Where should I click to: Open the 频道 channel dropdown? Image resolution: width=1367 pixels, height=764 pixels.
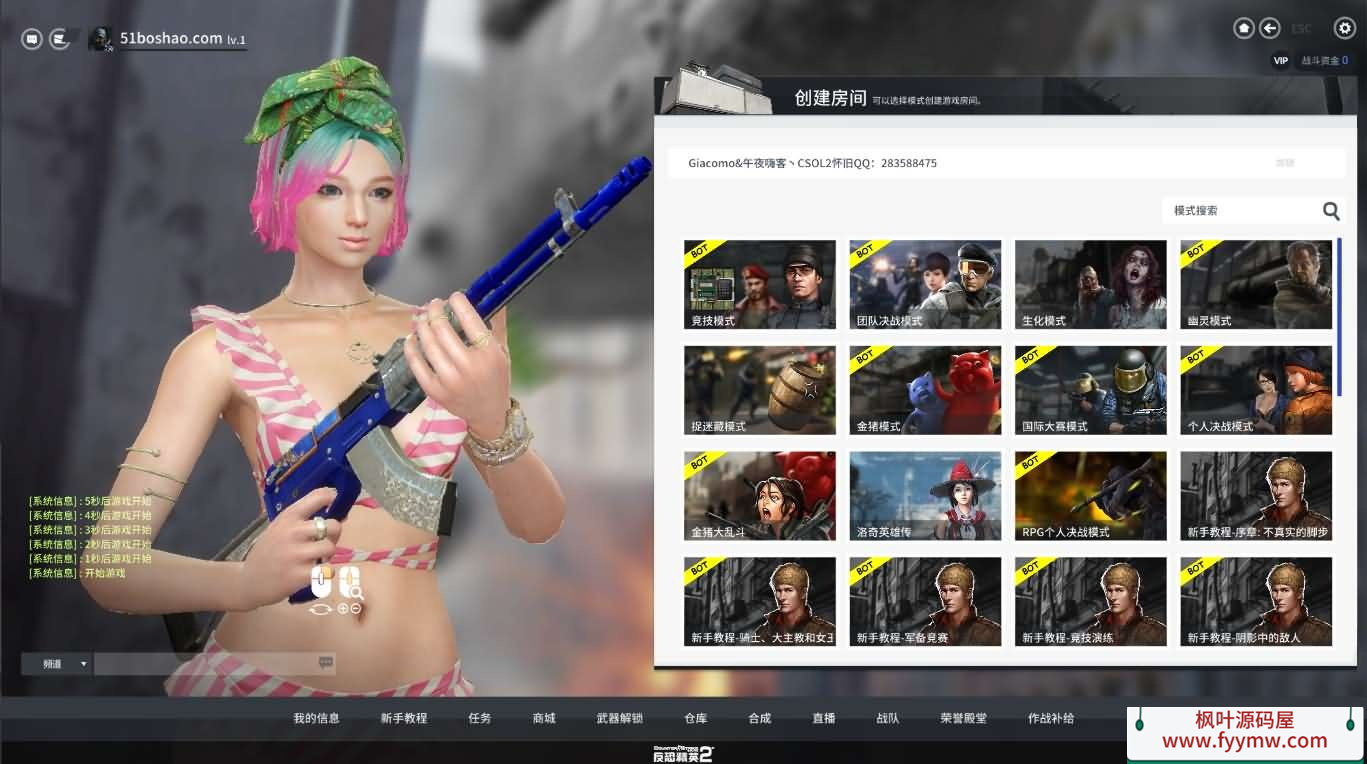pyautogui.click(x=57, y=664)
